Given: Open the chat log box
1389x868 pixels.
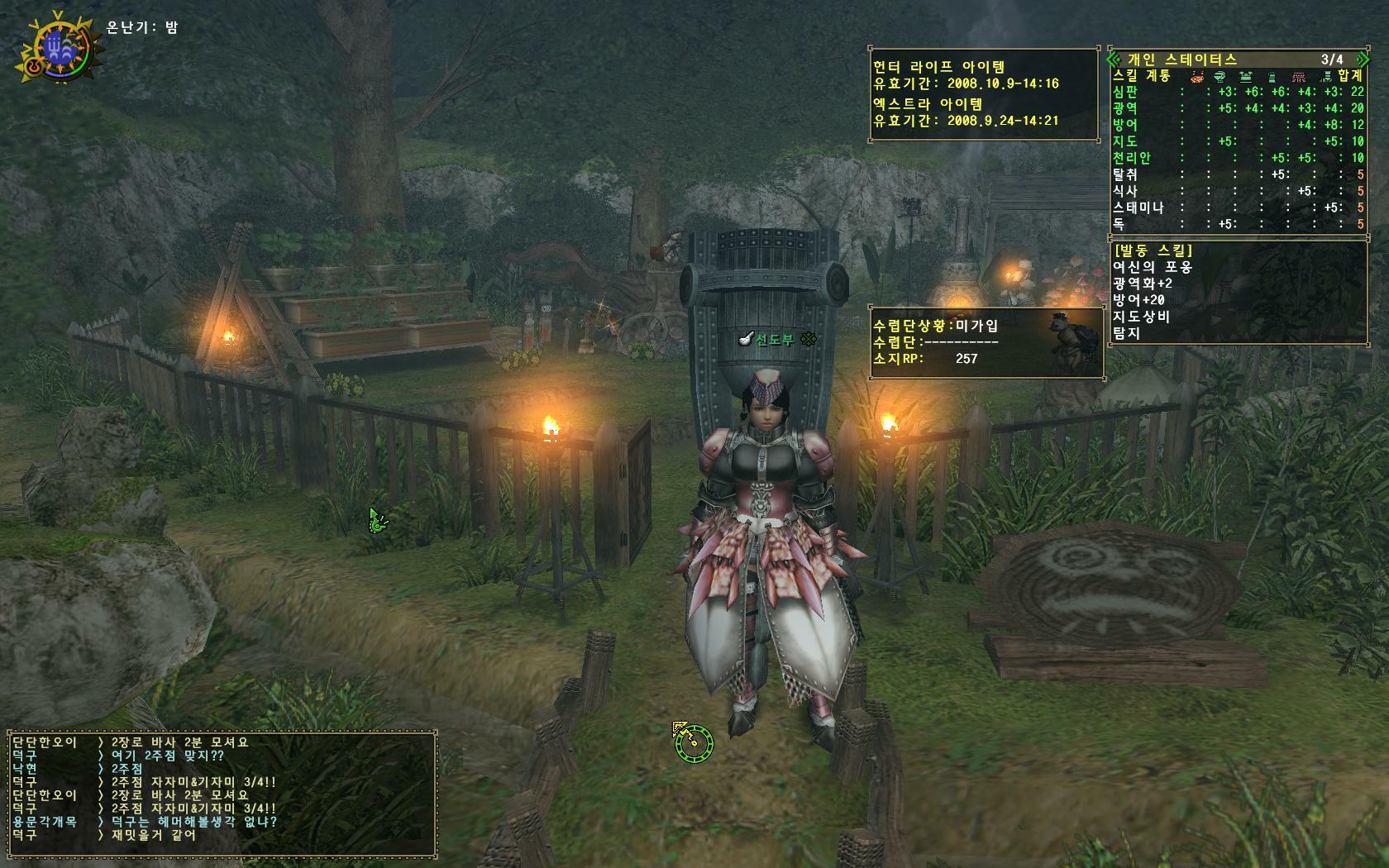Looking at the screenshot, I should click(x=222, y=794).
